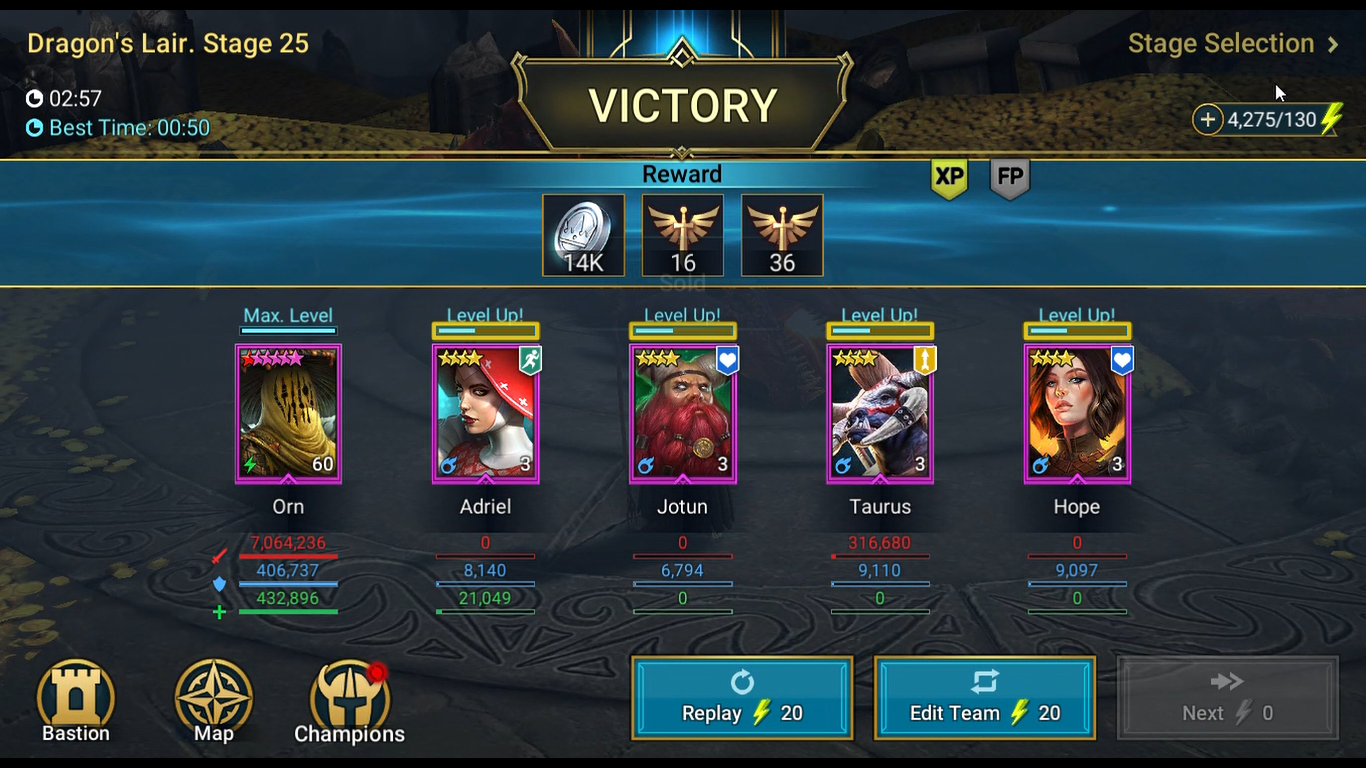
Task: Click the gold wings reward showing 16
Action: click(x=682, y=235)
